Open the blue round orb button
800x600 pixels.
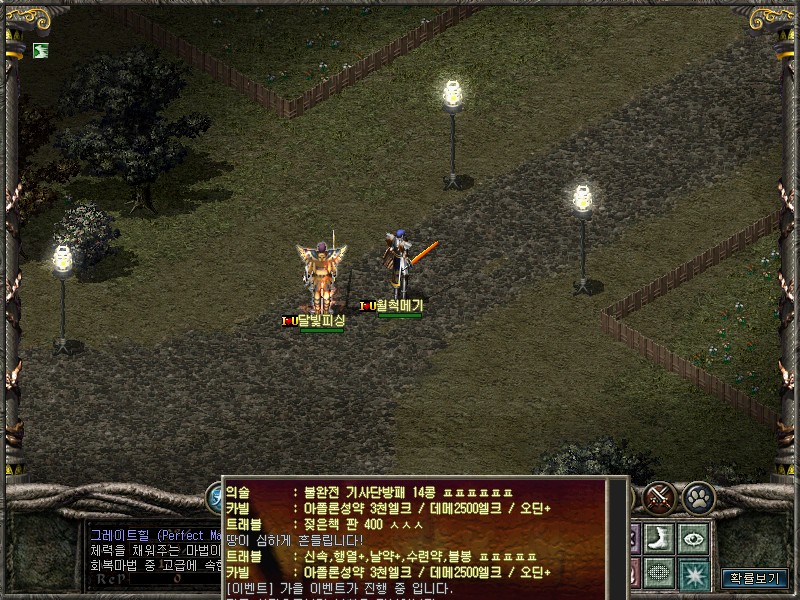[214, 497]
